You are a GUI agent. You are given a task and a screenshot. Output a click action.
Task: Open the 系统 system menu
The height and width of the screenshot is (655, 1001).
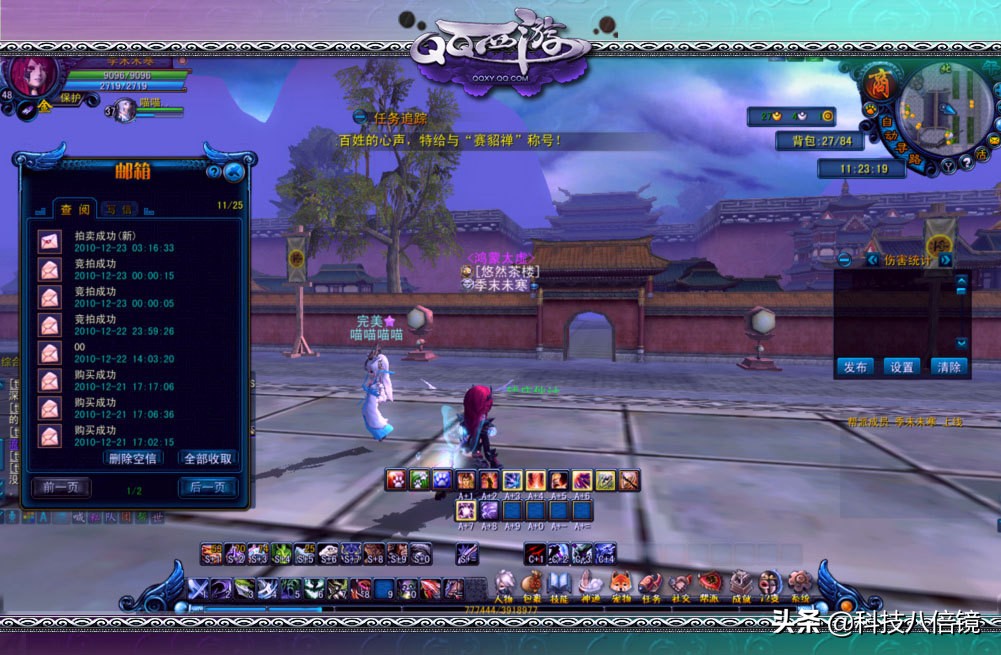point(799,584)
